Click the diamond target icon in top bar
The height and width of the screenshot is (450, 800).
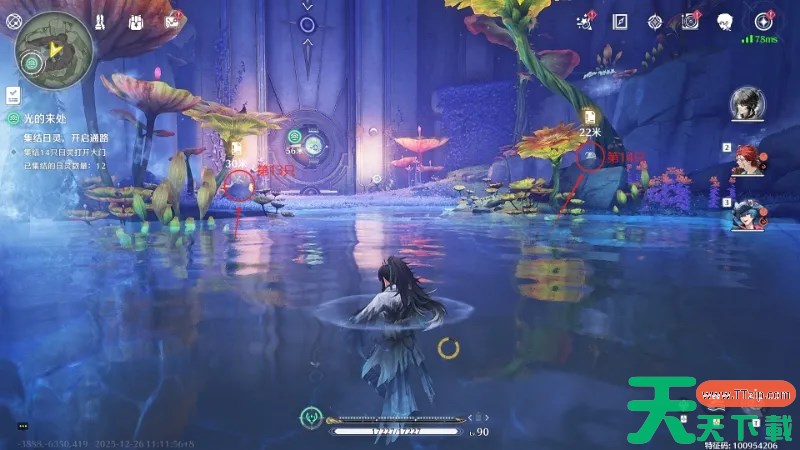(x=655, y=21)
